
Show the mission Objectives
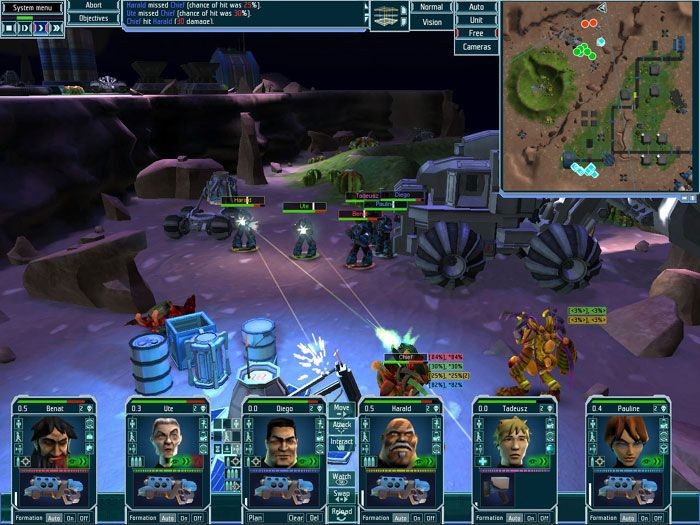(93, 18)
